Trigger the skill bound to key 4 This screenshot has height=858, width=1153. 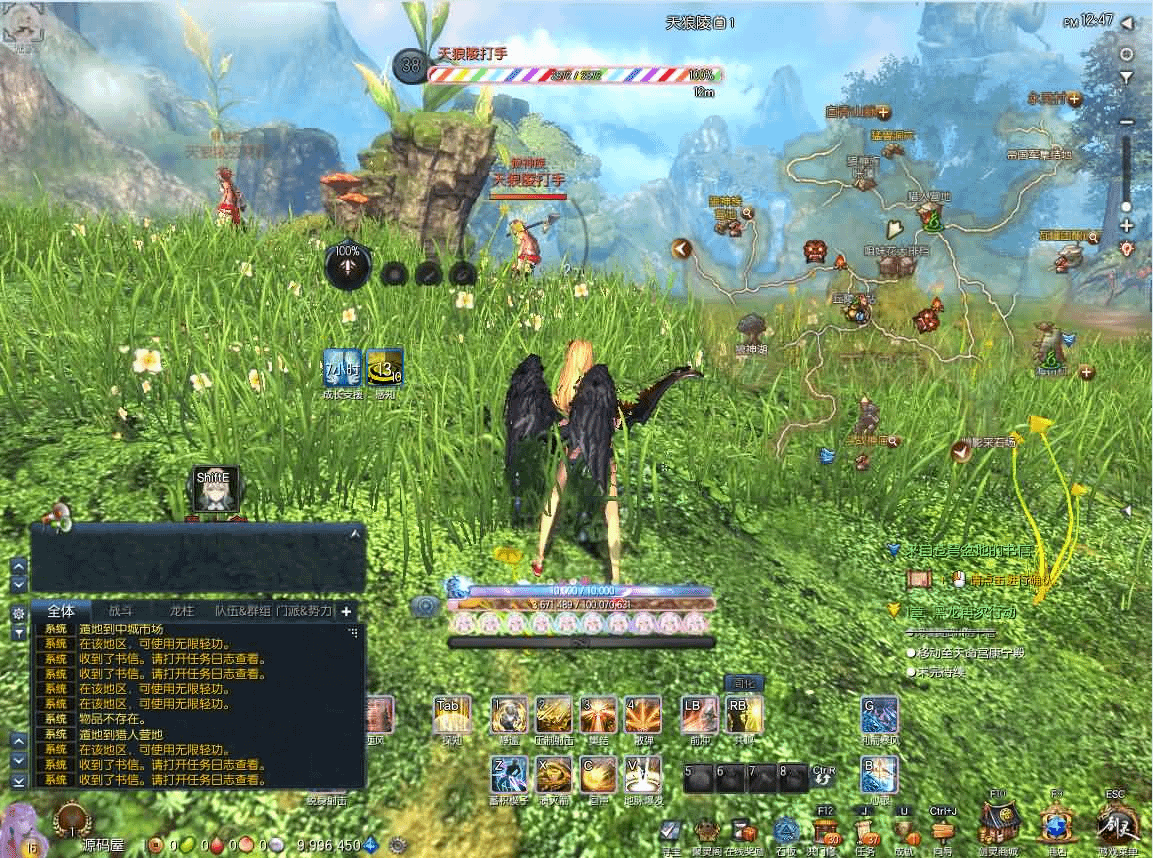pos(642,715)
